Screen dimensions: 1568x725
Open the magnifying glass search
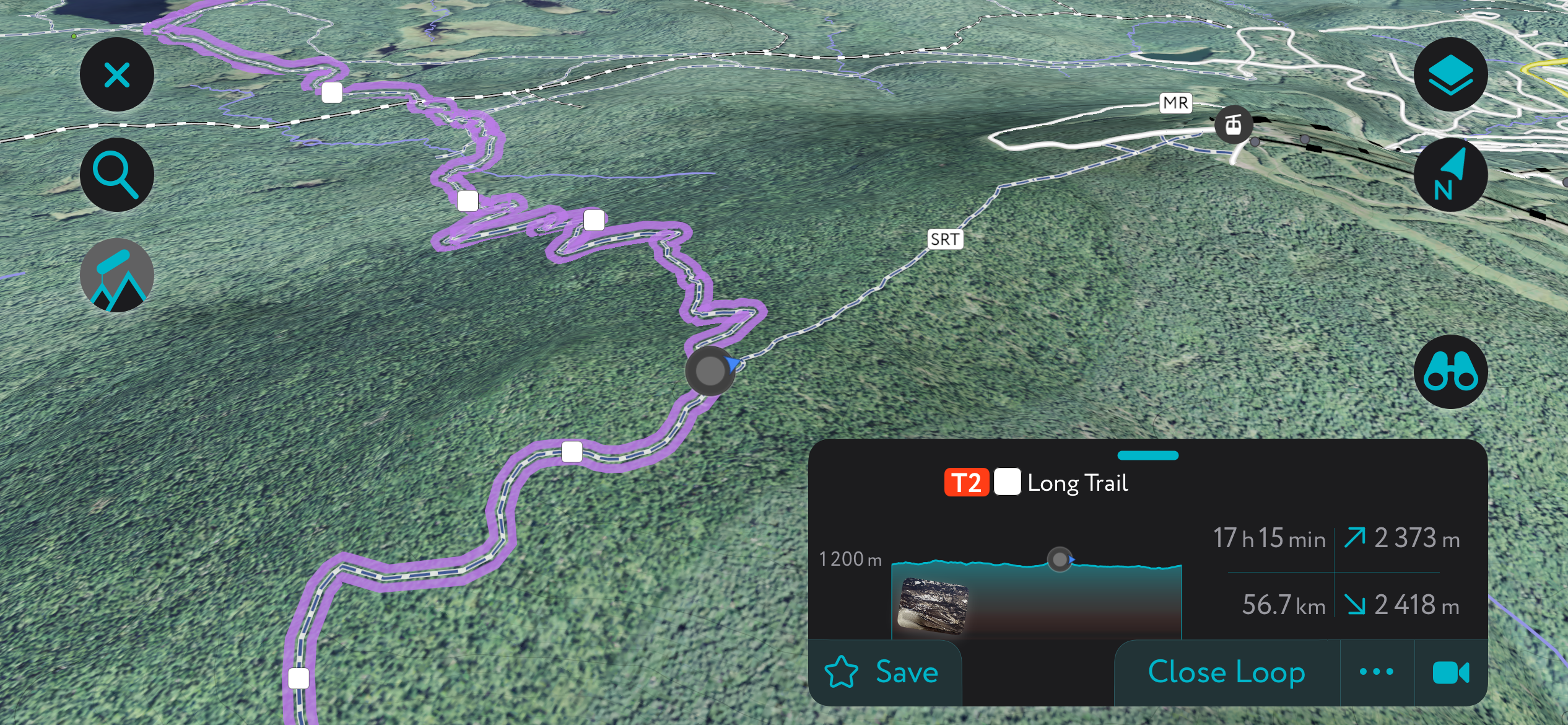tap(117, 175)
